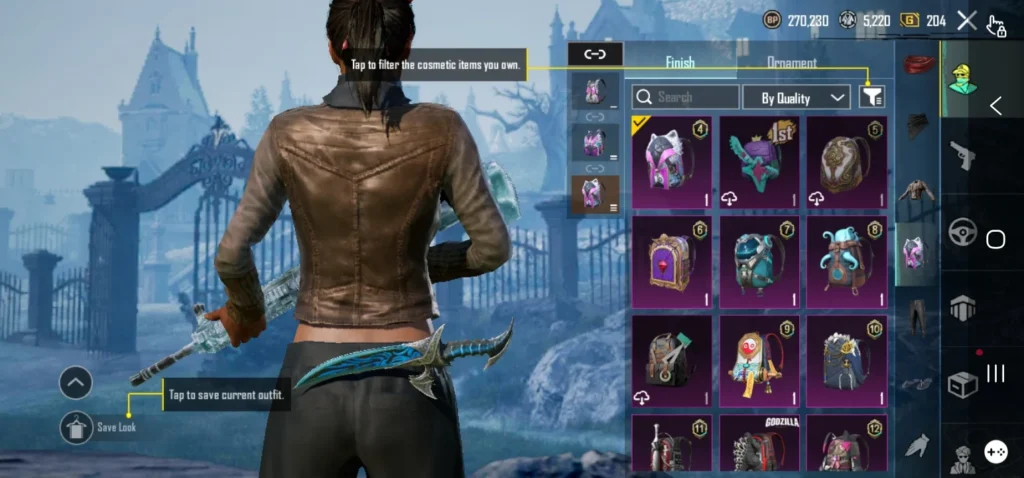Open the pistol weapons category
The image size is (1024, 478).
[962, 155]
